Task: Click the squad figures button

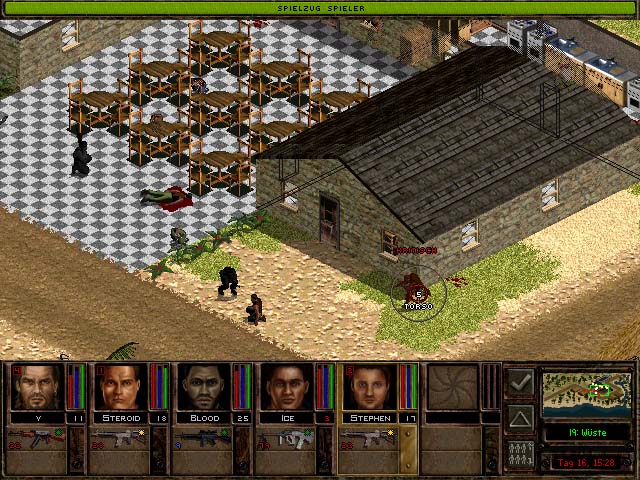Action: pos(520,452)
